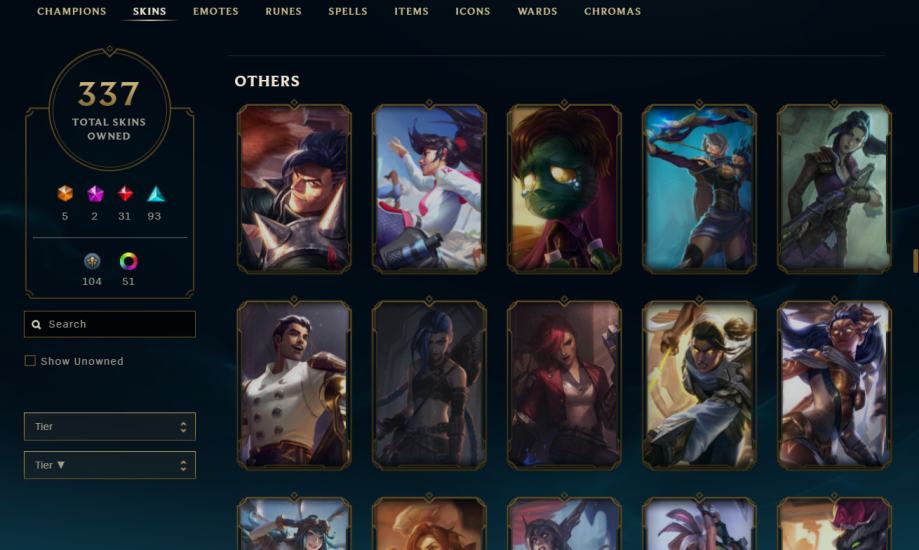Open the Emotes tab
This screenshot has width=919, height=550.
tap(216, 12)
